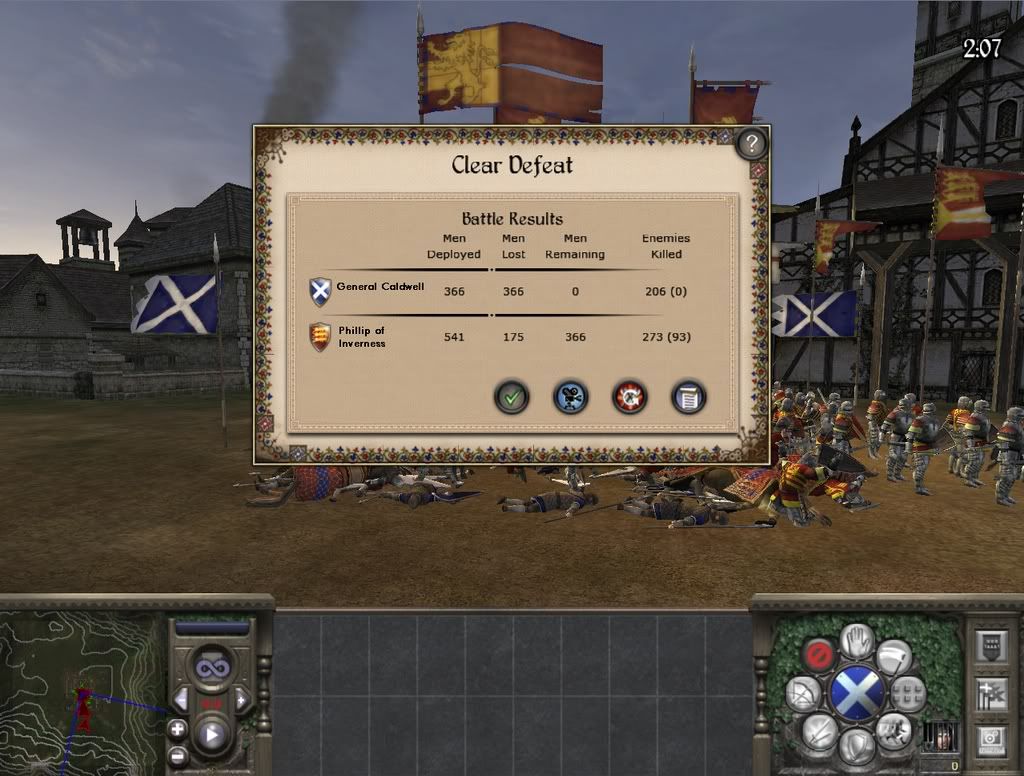The image size is (1024, 776).
Task: Zoom out the minimap with the minus button
Action: pyautogui.click(x=177, y=755)
